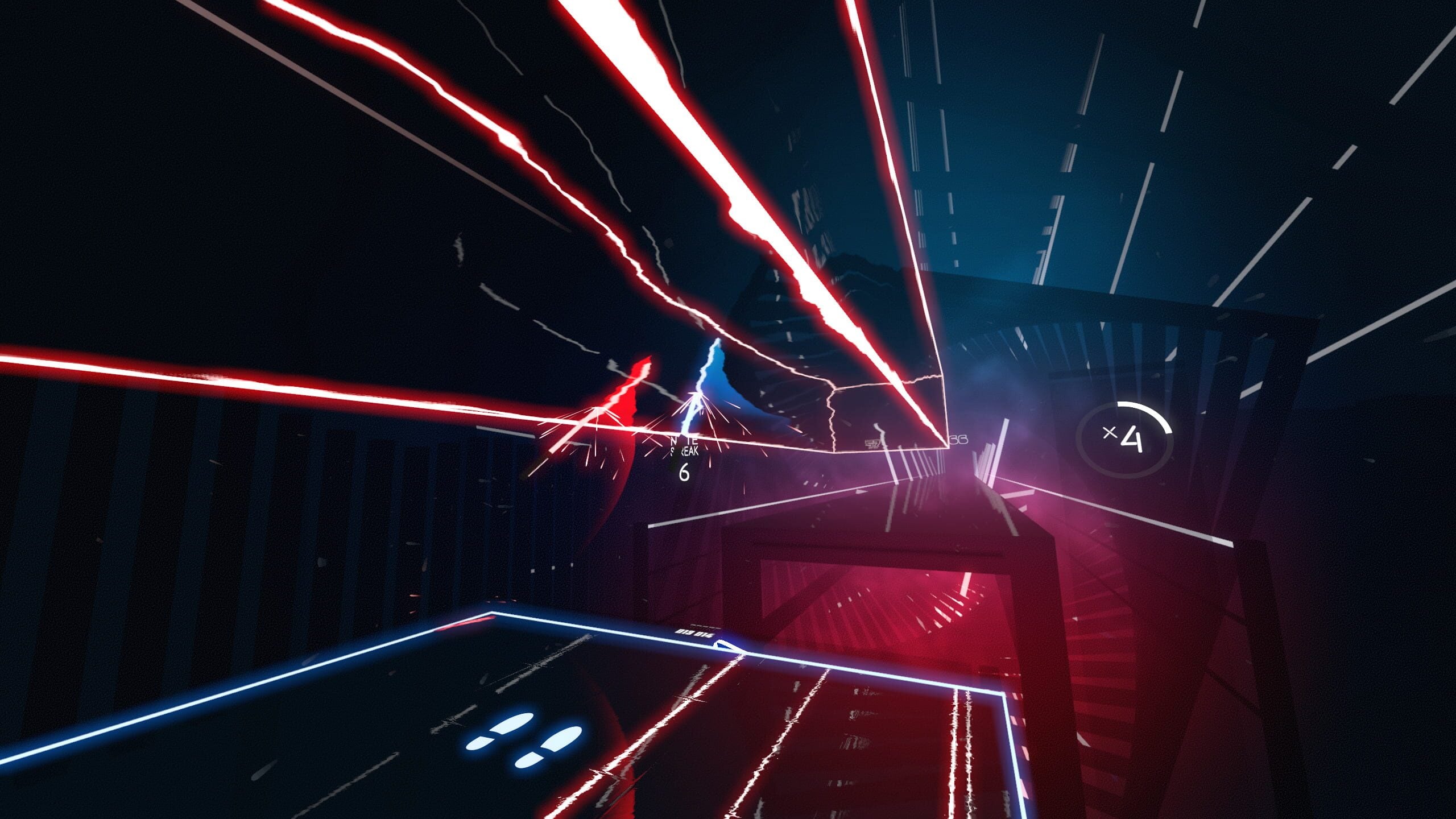Click the footprints stance marker icon

523,739
